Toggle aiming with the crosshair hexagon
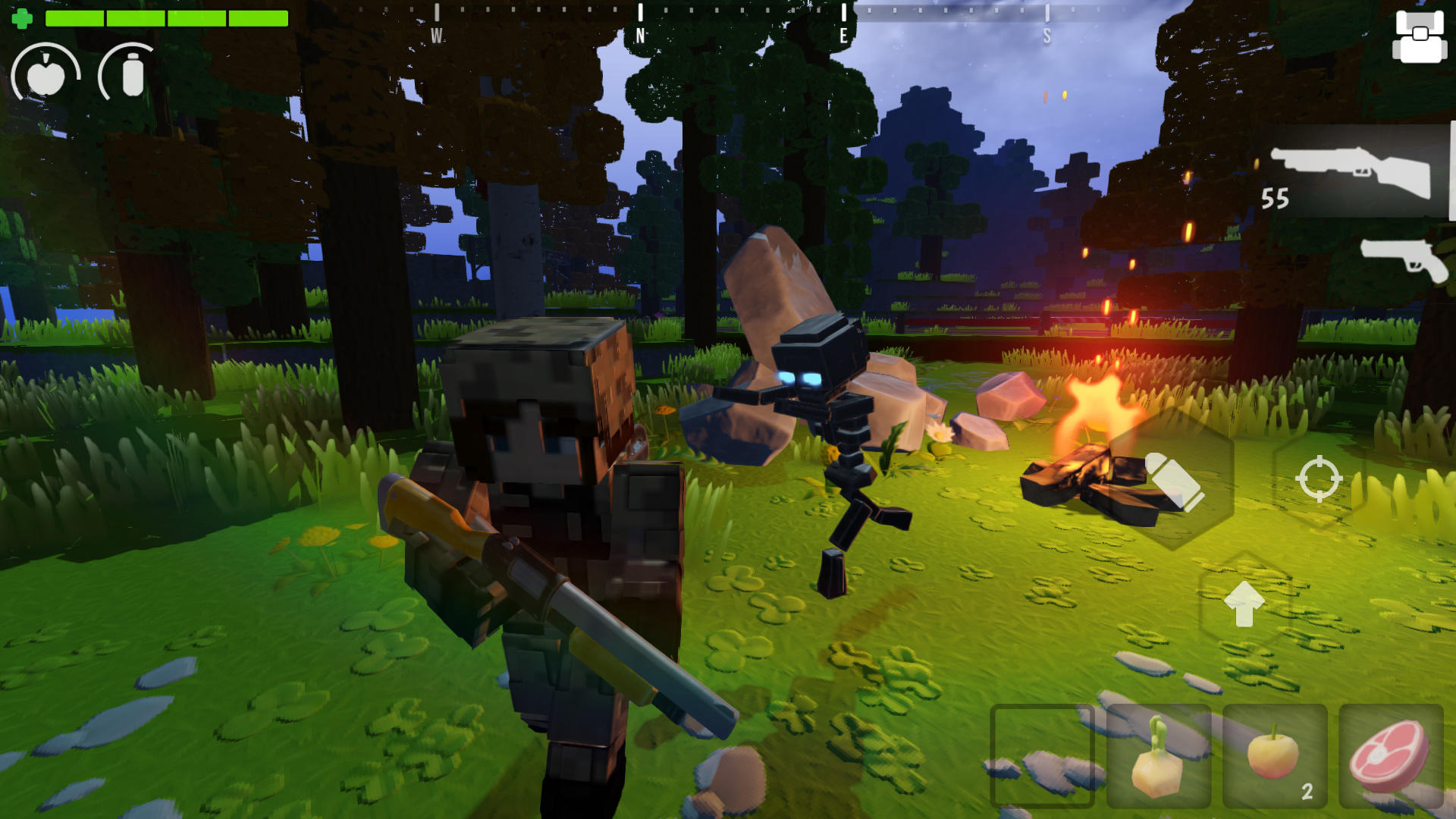The width and height of the screenshot is (1456, 819). pos(1319,478)
